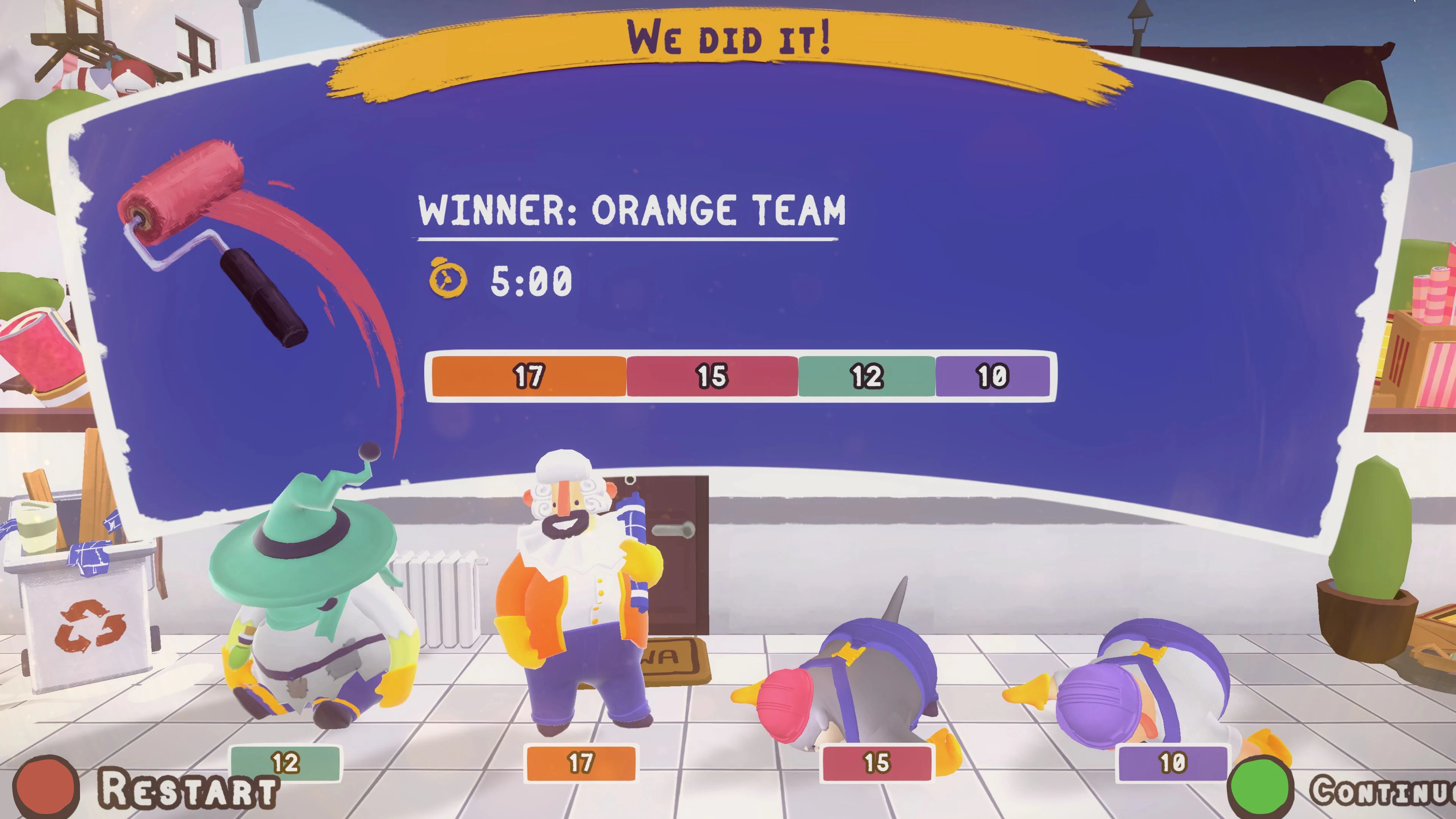The image size is (1456, 819).
Task: Toggle the red team score segment
Action: [x=711, y=376]
